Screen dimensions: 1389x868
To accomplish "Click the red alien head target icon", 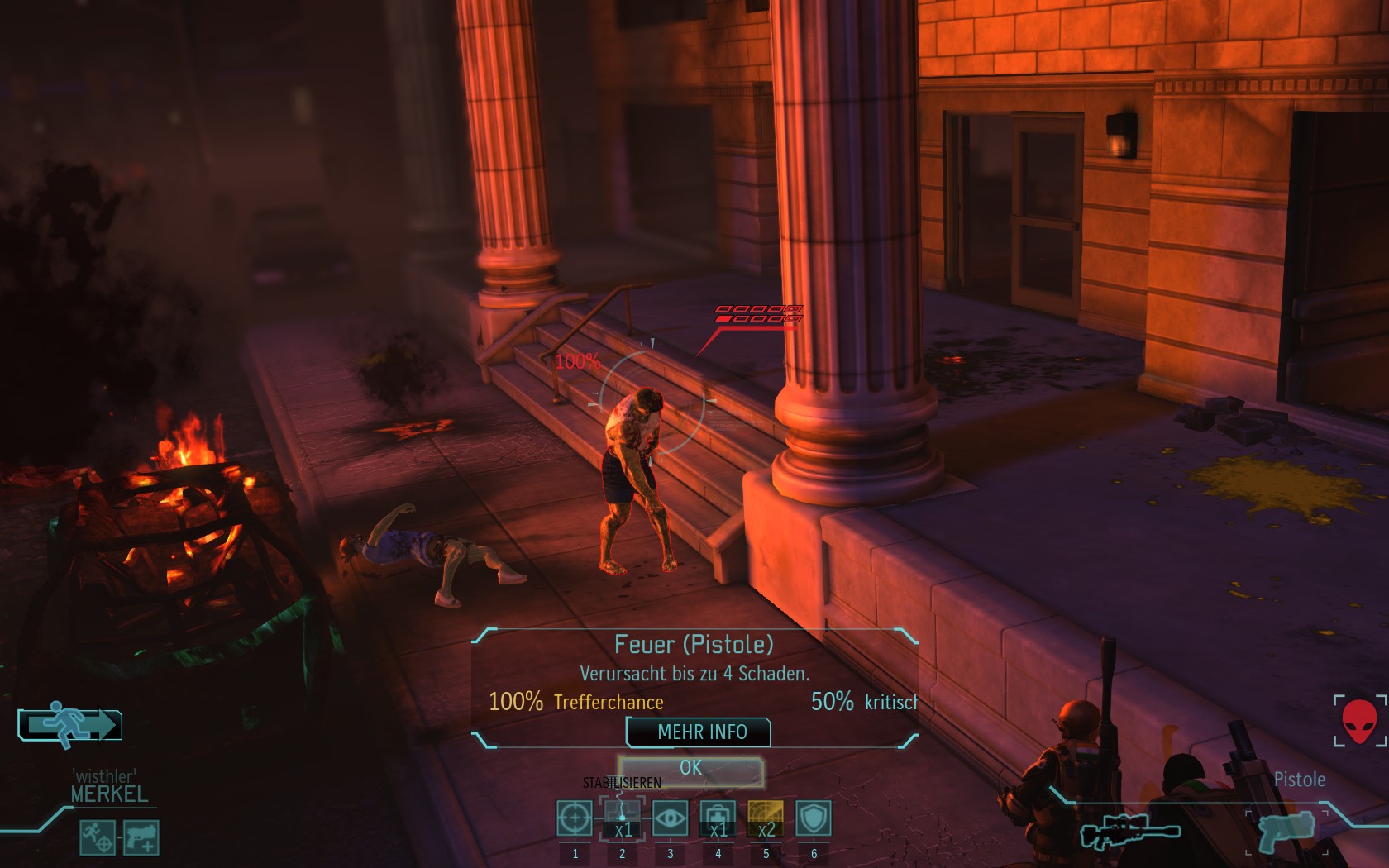I will 1358,721.
